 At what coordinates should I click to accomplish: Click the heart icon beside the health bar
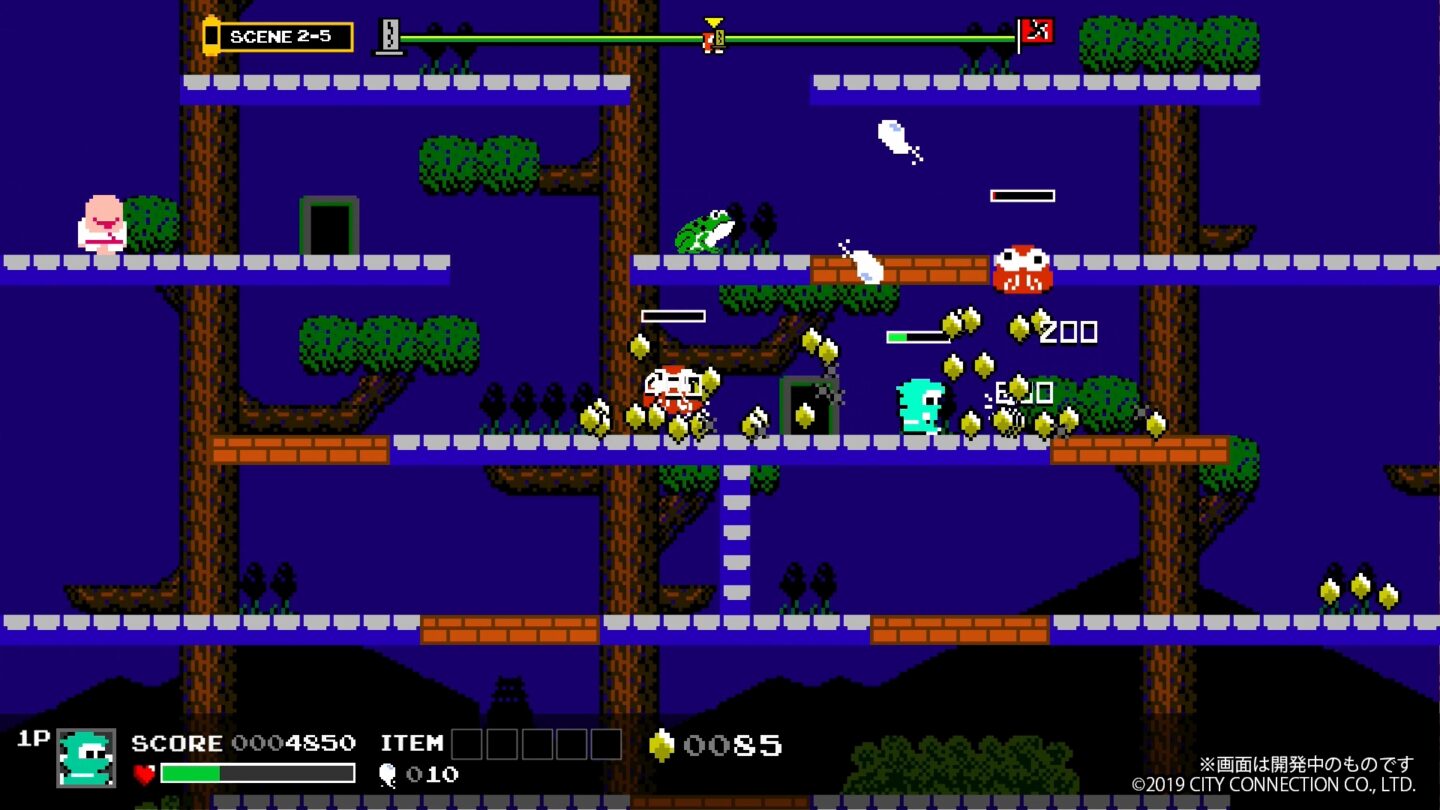tap(144, 773)
